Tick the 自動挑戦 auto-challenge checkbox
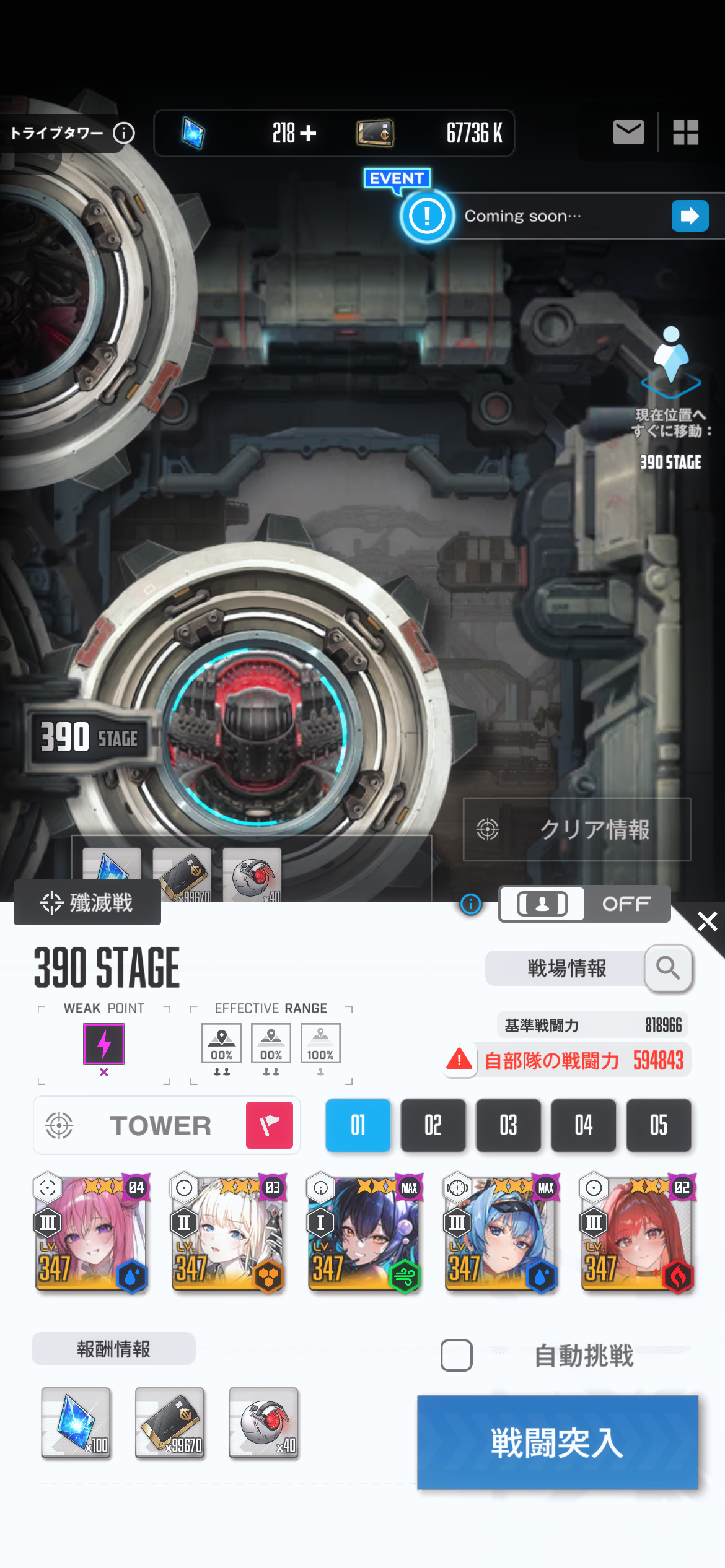 [457, 1355]
